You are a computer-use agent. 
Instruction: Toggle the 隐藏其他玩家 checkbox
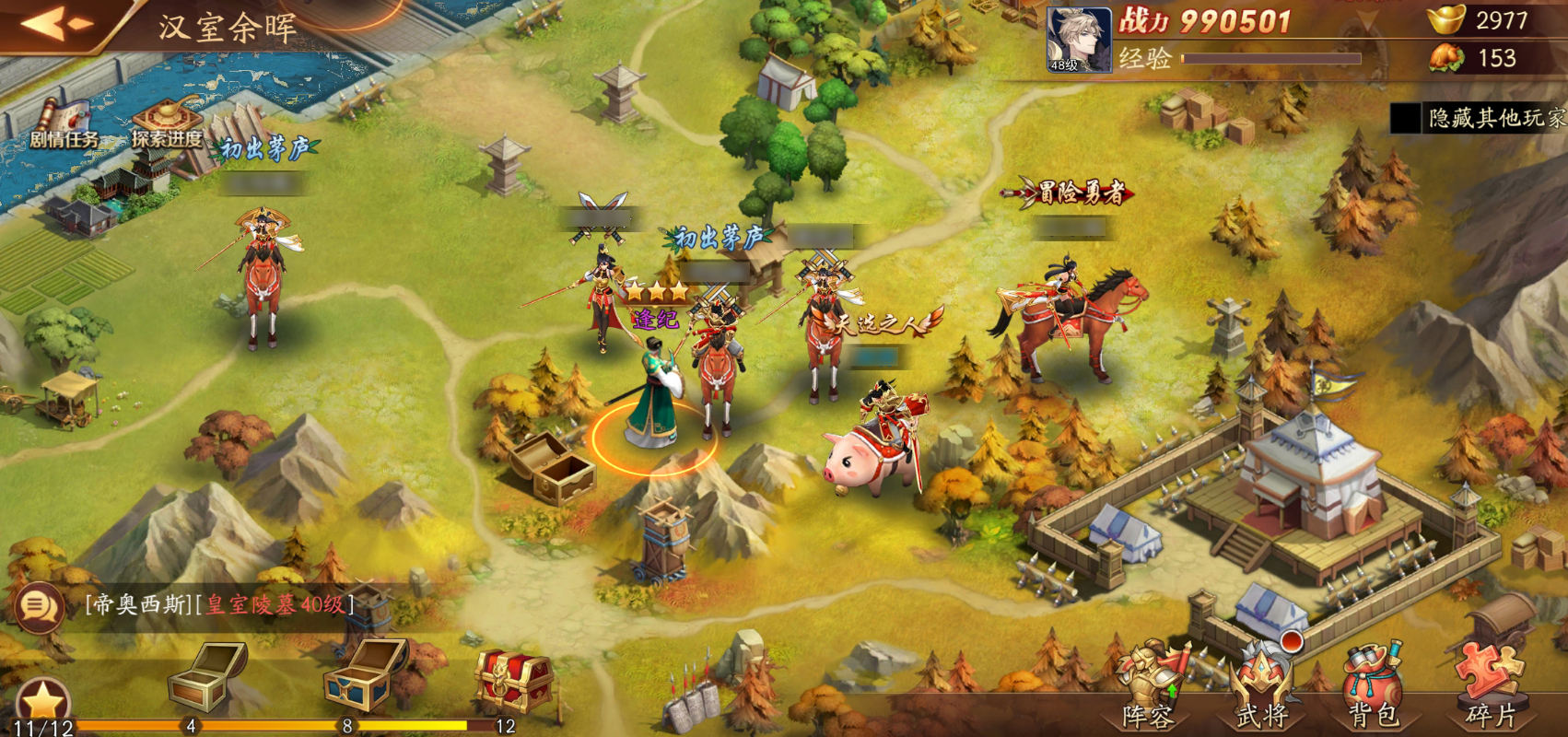point(1405,118)
